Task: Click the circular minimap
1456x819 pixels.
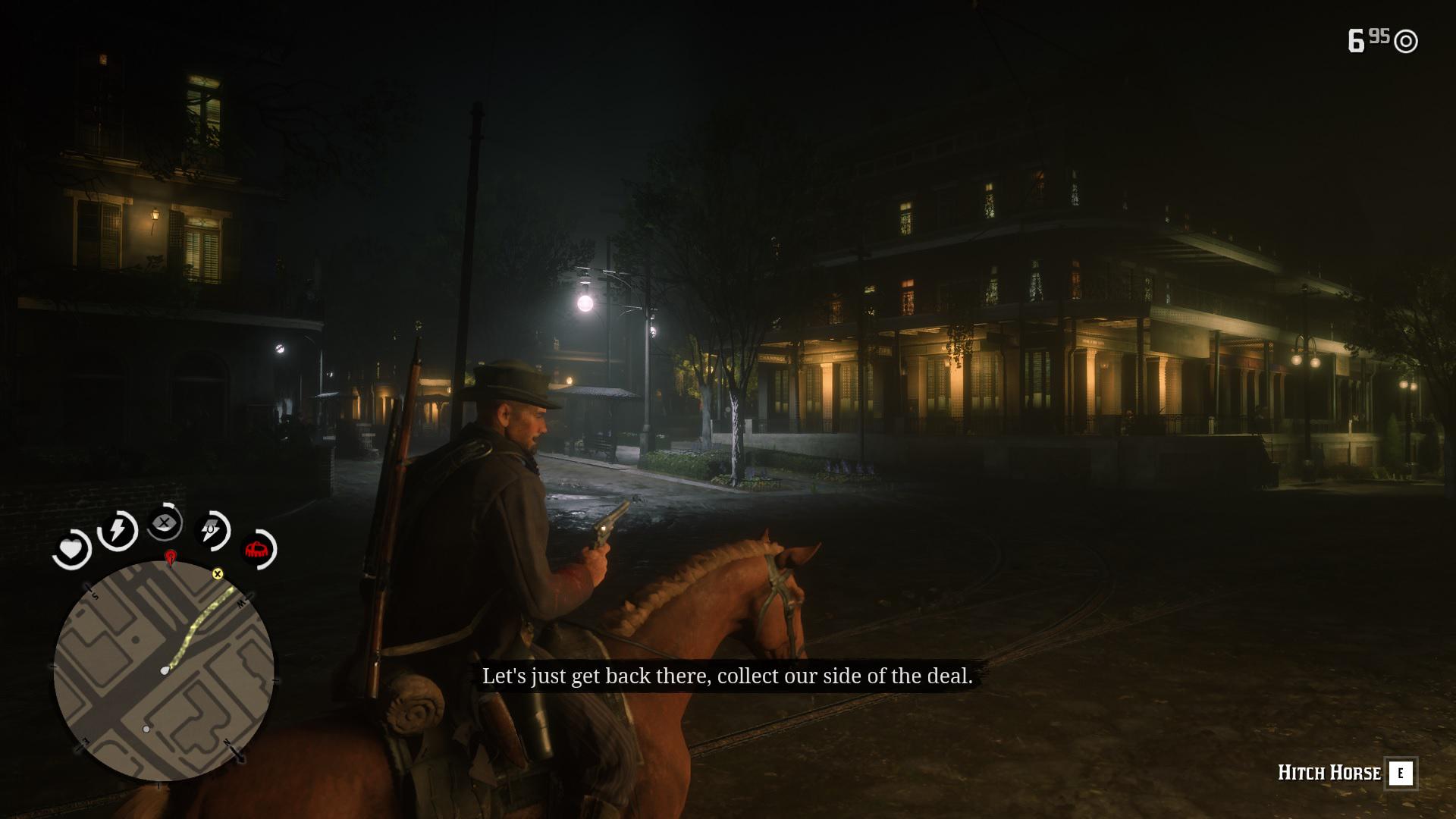Action: [x=164, y=671]
